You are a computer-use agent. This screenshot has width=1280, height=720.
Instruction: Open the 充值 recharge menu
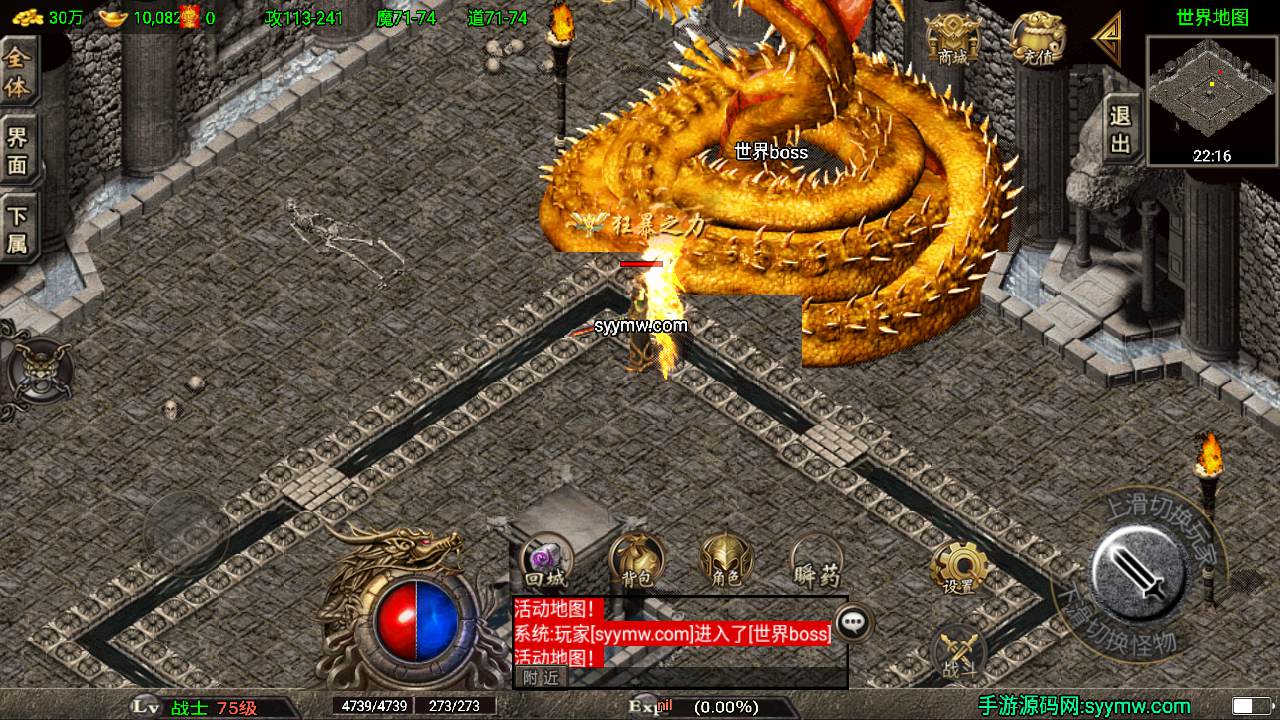(1039, 41)
